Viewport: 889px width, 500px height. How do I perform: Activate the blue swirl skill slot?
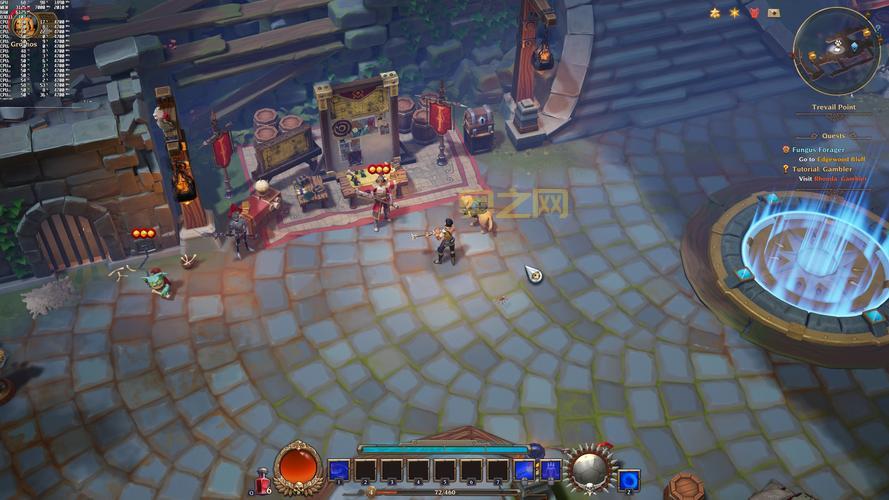(628, 479)
